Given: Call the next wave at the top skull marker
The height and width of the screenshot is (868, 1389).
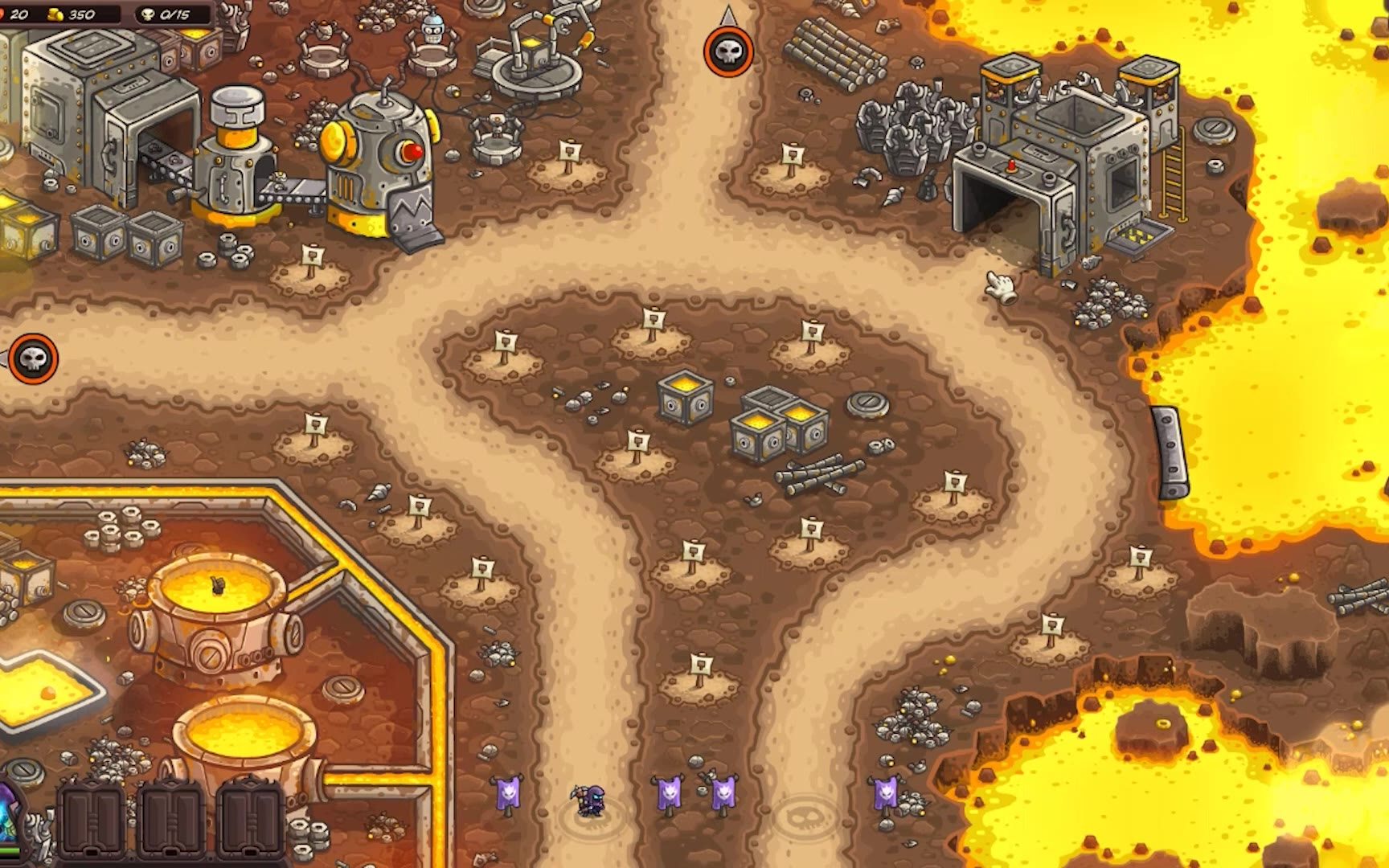Looking at the screenshot, I should [x=728, y=52].
